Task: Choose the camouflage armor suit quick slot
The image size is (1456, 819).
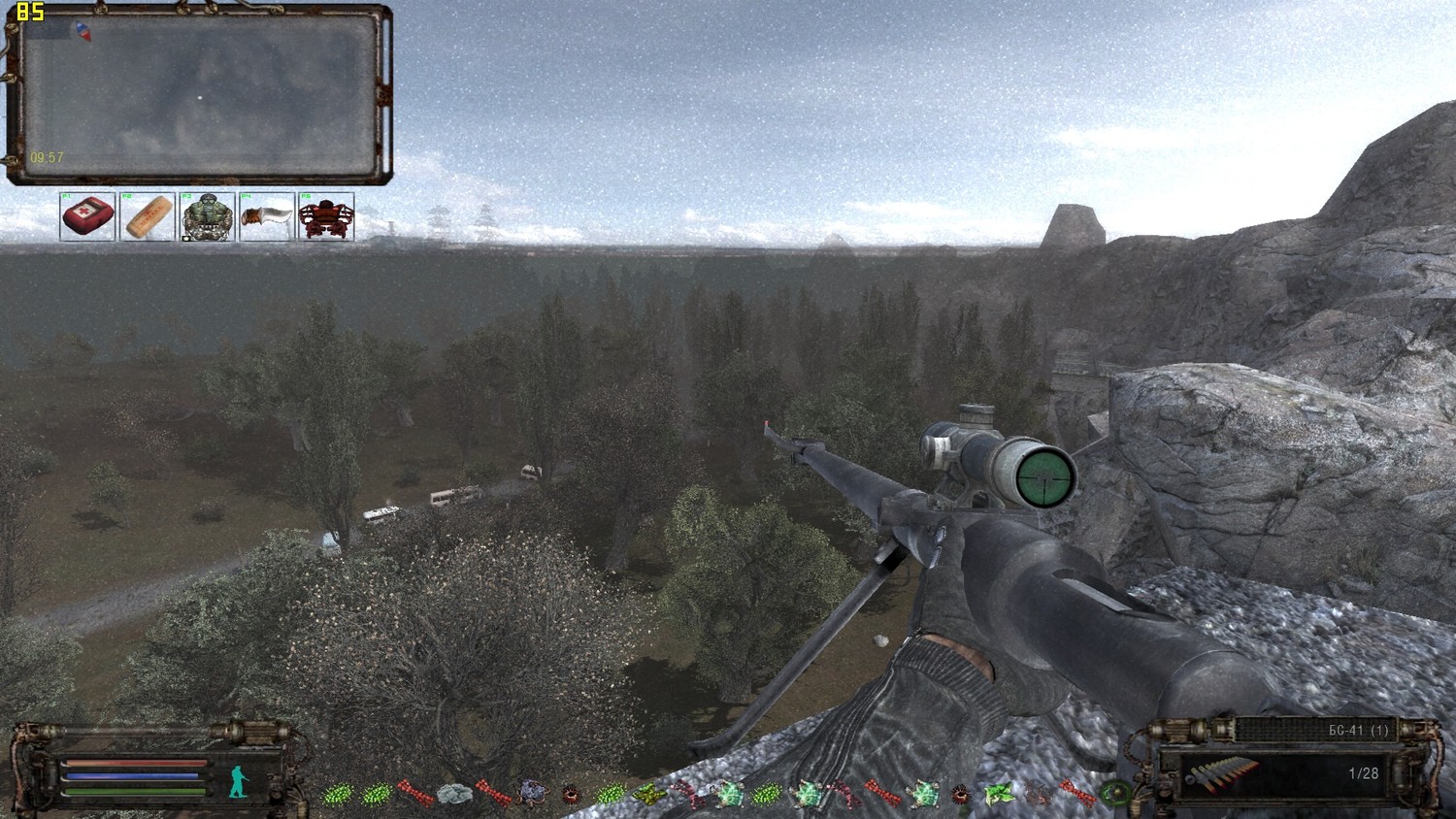Action: pos(206,216)
